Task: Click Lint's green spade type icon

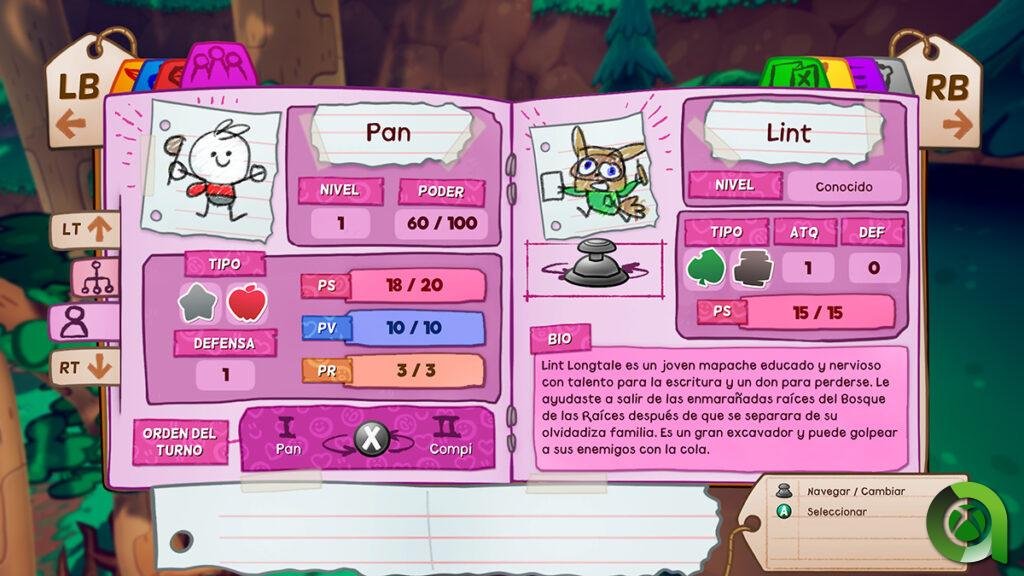Action: click(705, 267)
